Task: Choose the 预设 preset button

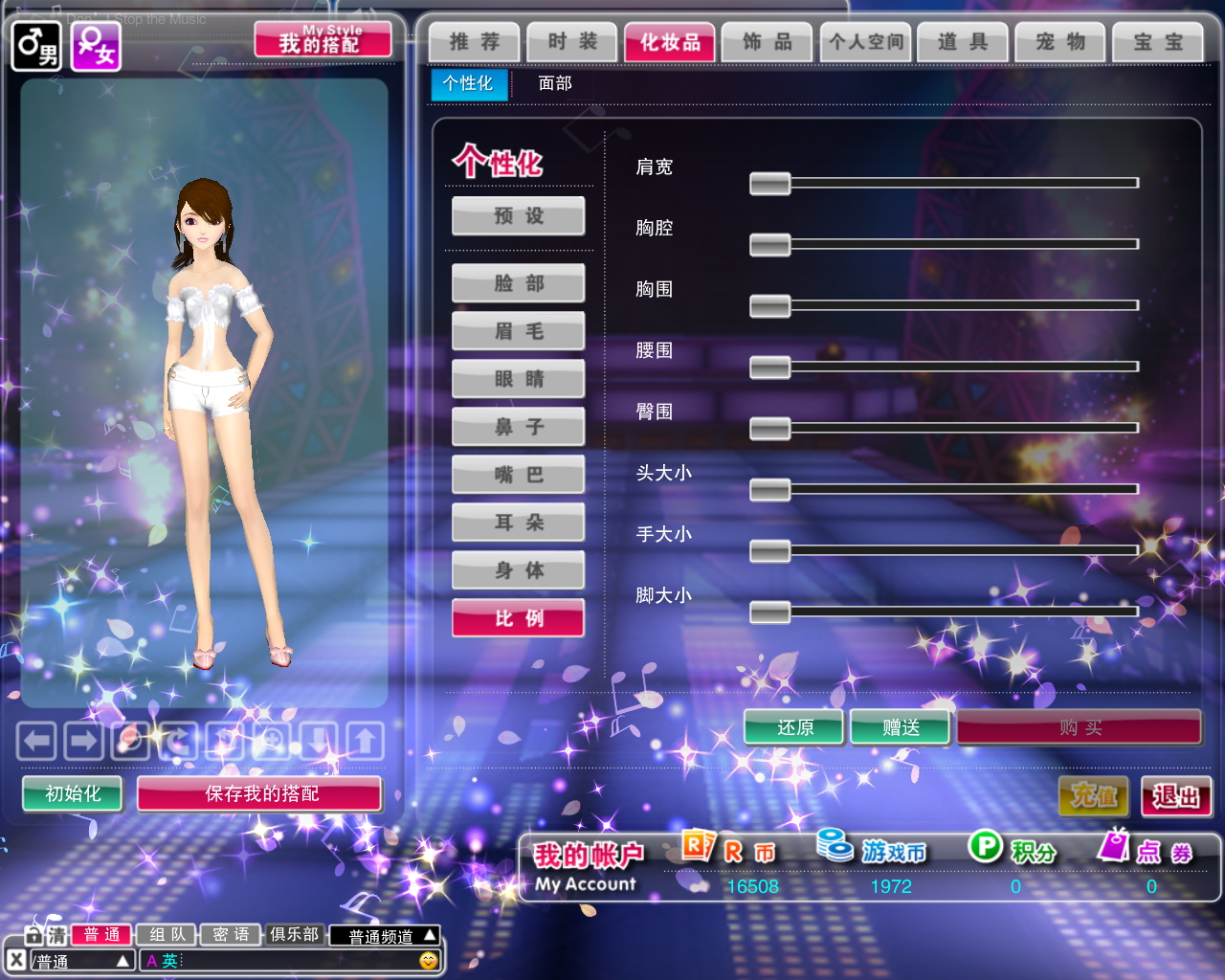Action: coord(519,216)
